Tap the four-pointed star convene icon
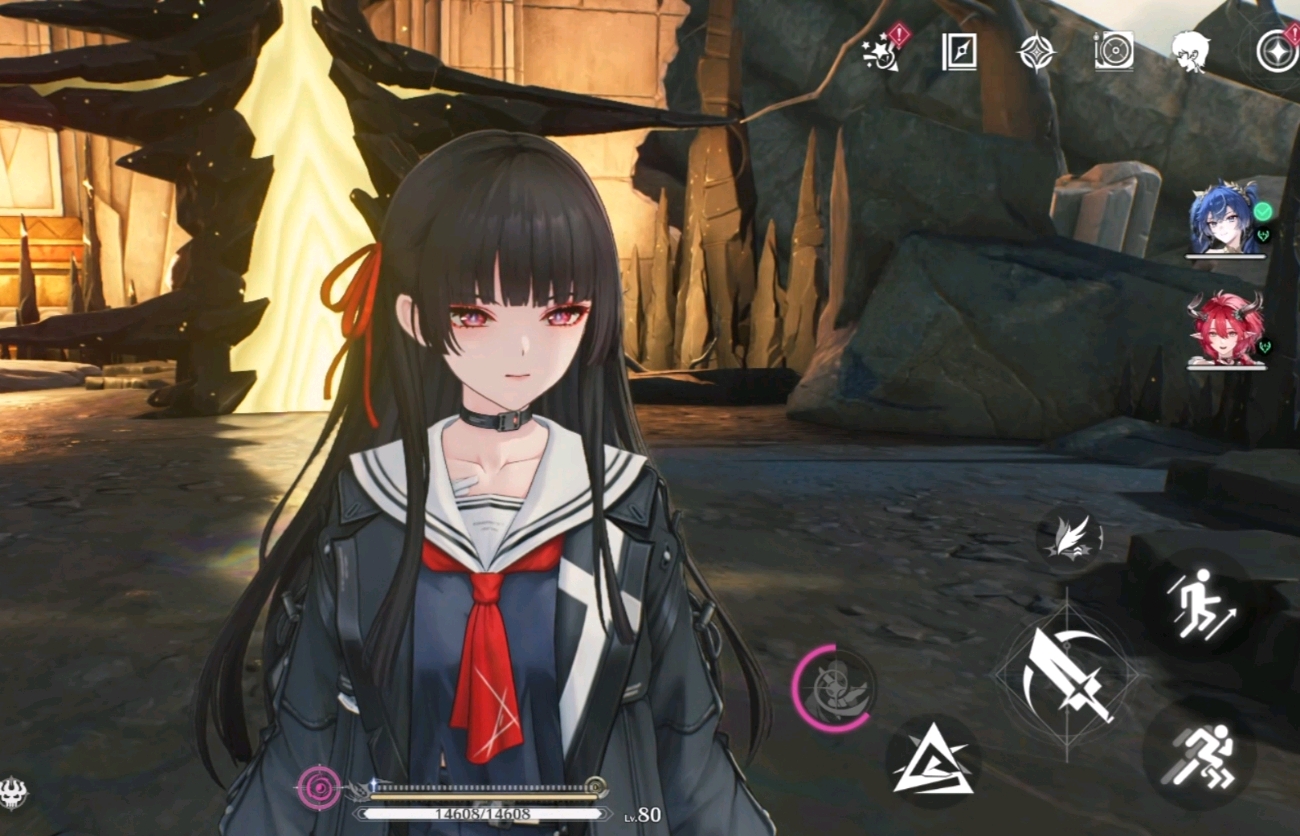 pyautogui.click(x=1036, y=52)
